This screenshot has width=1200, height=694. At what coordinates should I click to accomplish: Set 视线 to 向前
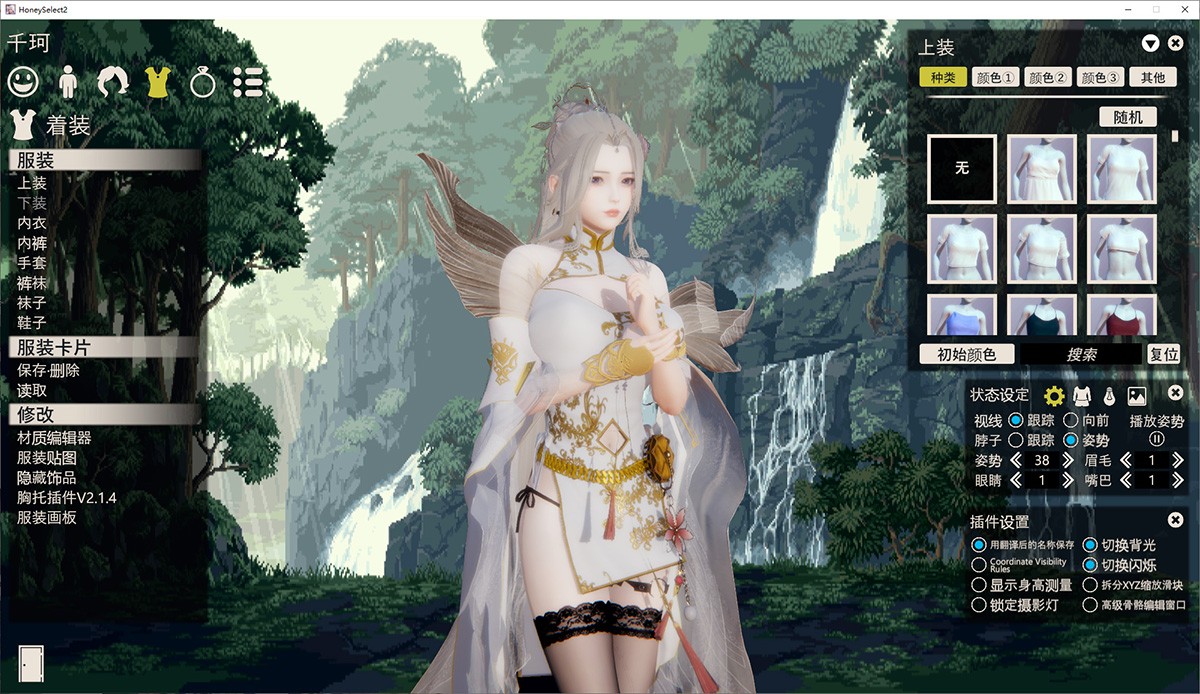1070,420
